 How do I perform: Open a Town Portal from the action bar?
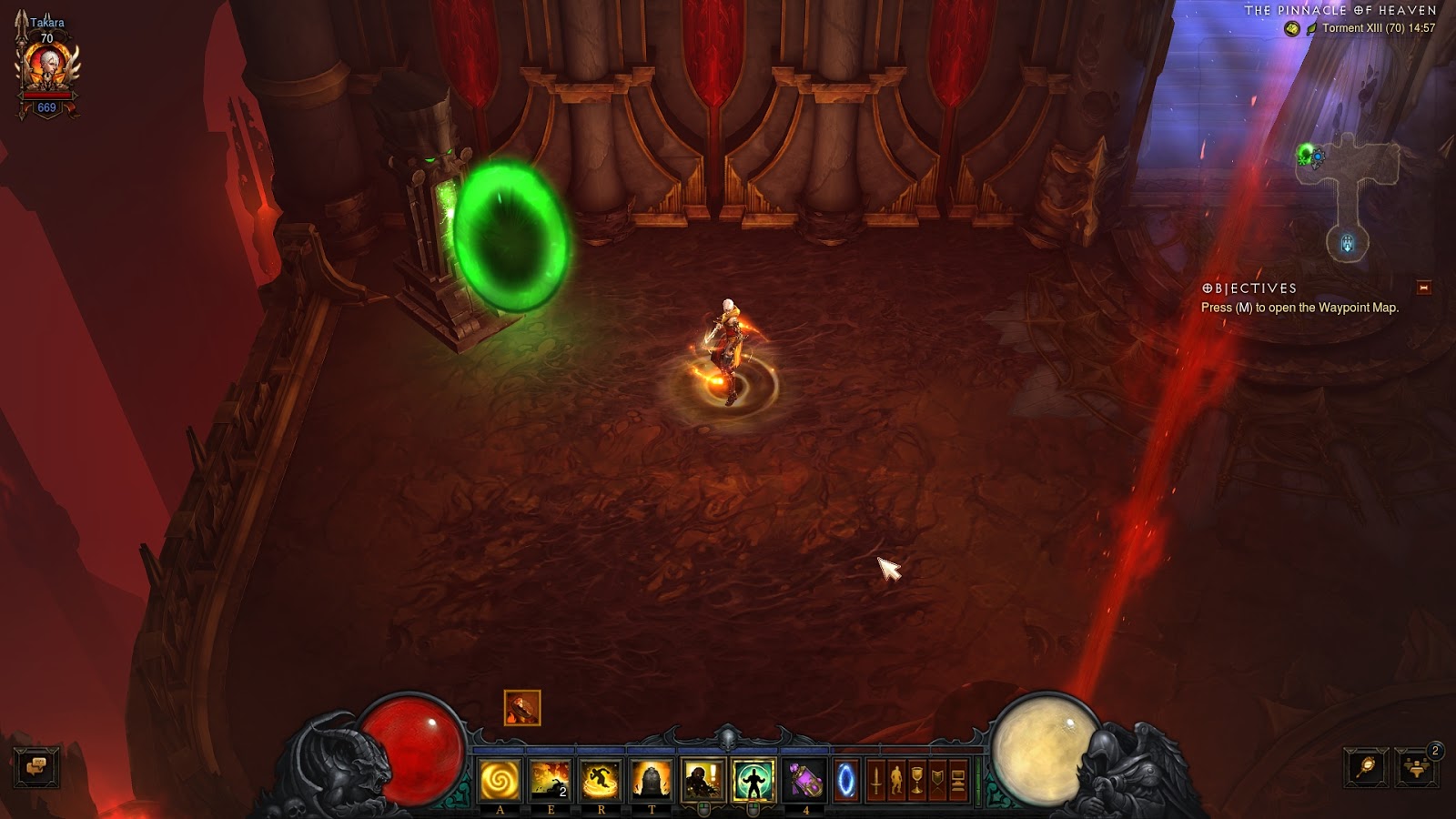tap(845, 781)
